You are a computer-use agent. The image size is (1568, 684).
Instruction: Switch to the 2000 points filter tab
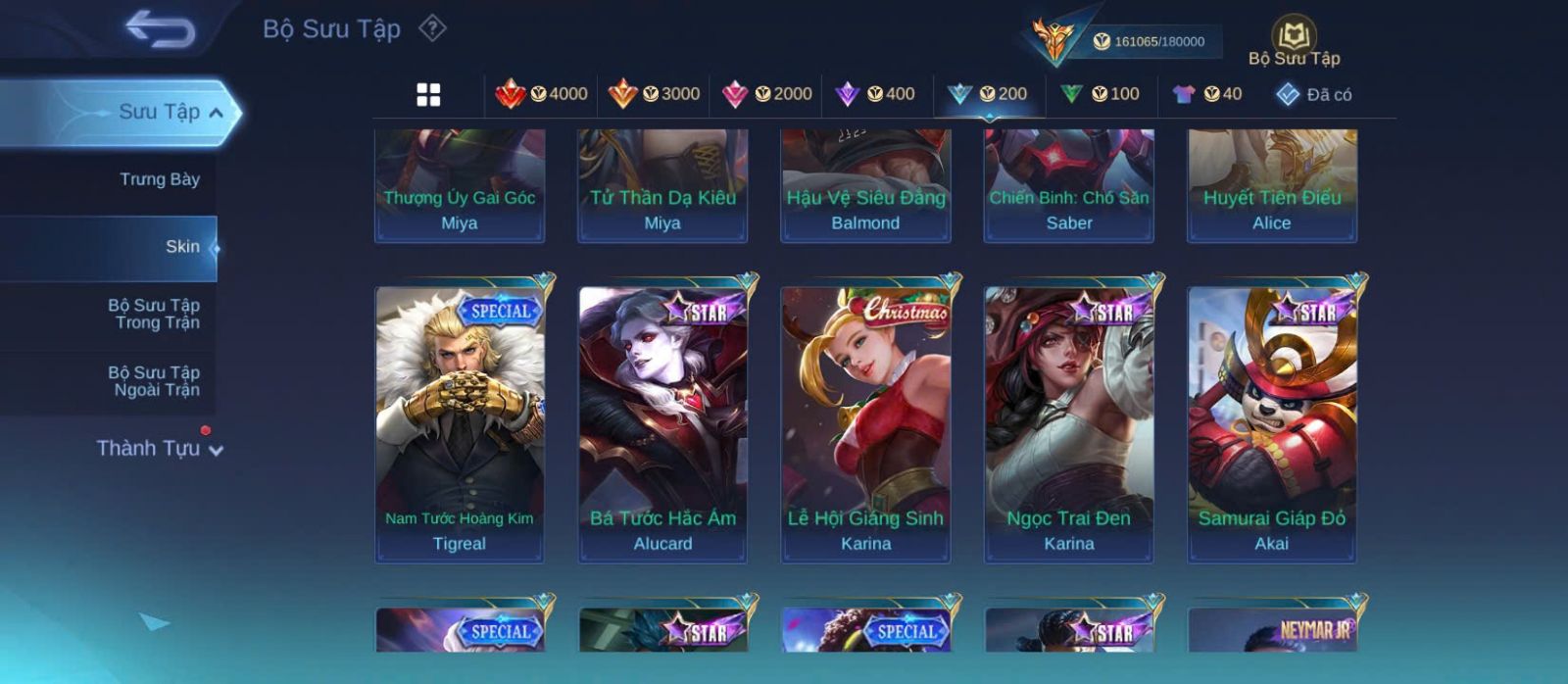click(767, 94)
